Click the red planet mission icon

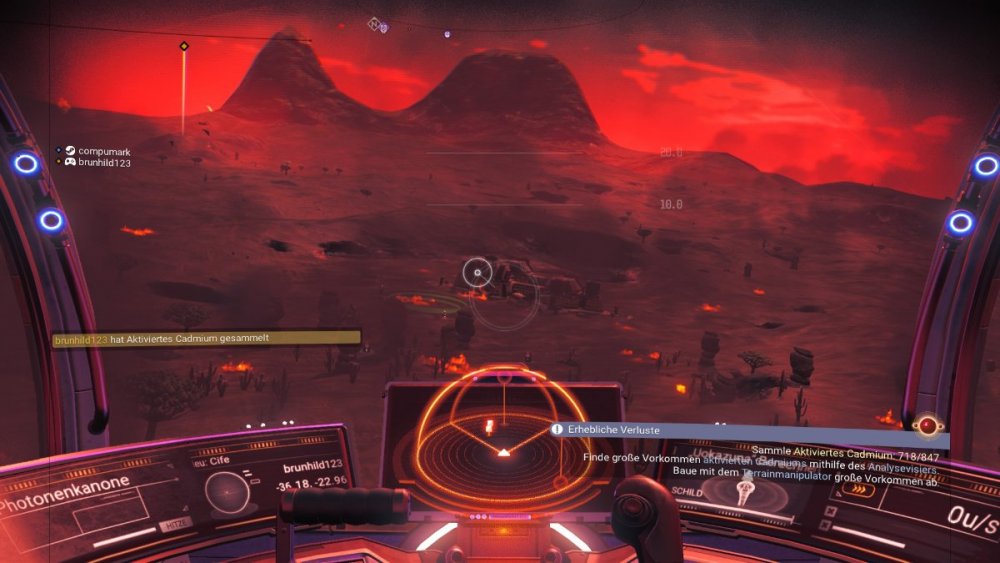point(930,426)
